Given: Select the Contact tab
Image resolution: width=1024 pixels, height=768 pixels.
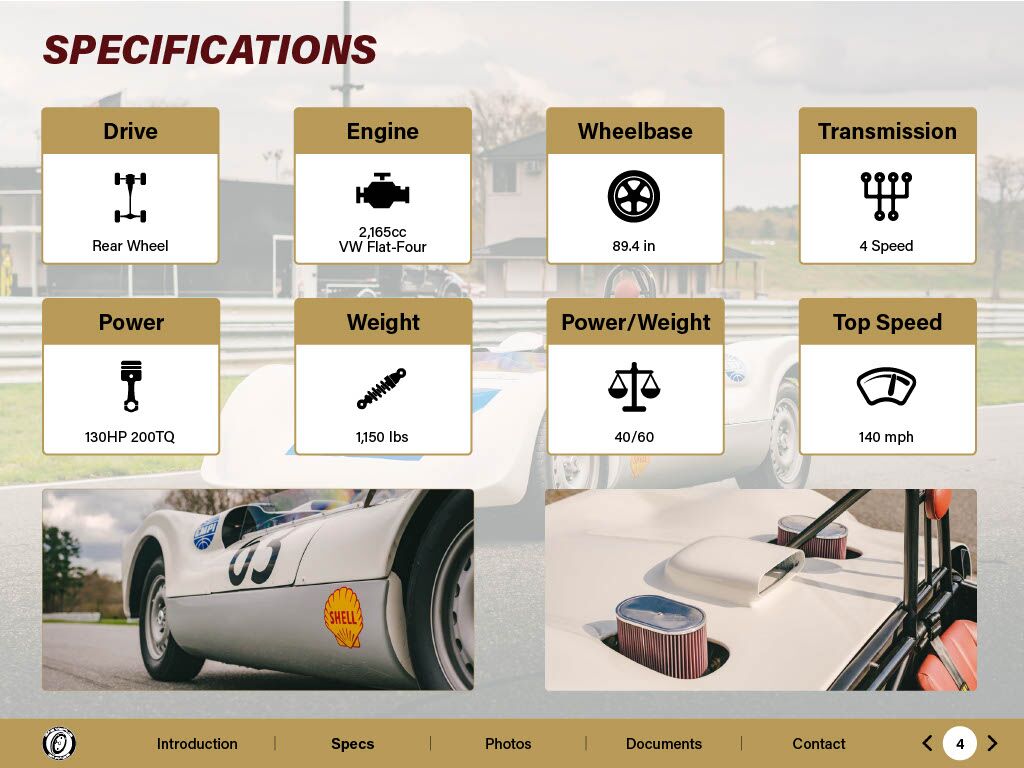Looking at the screenshot, I should pos(819,744).
